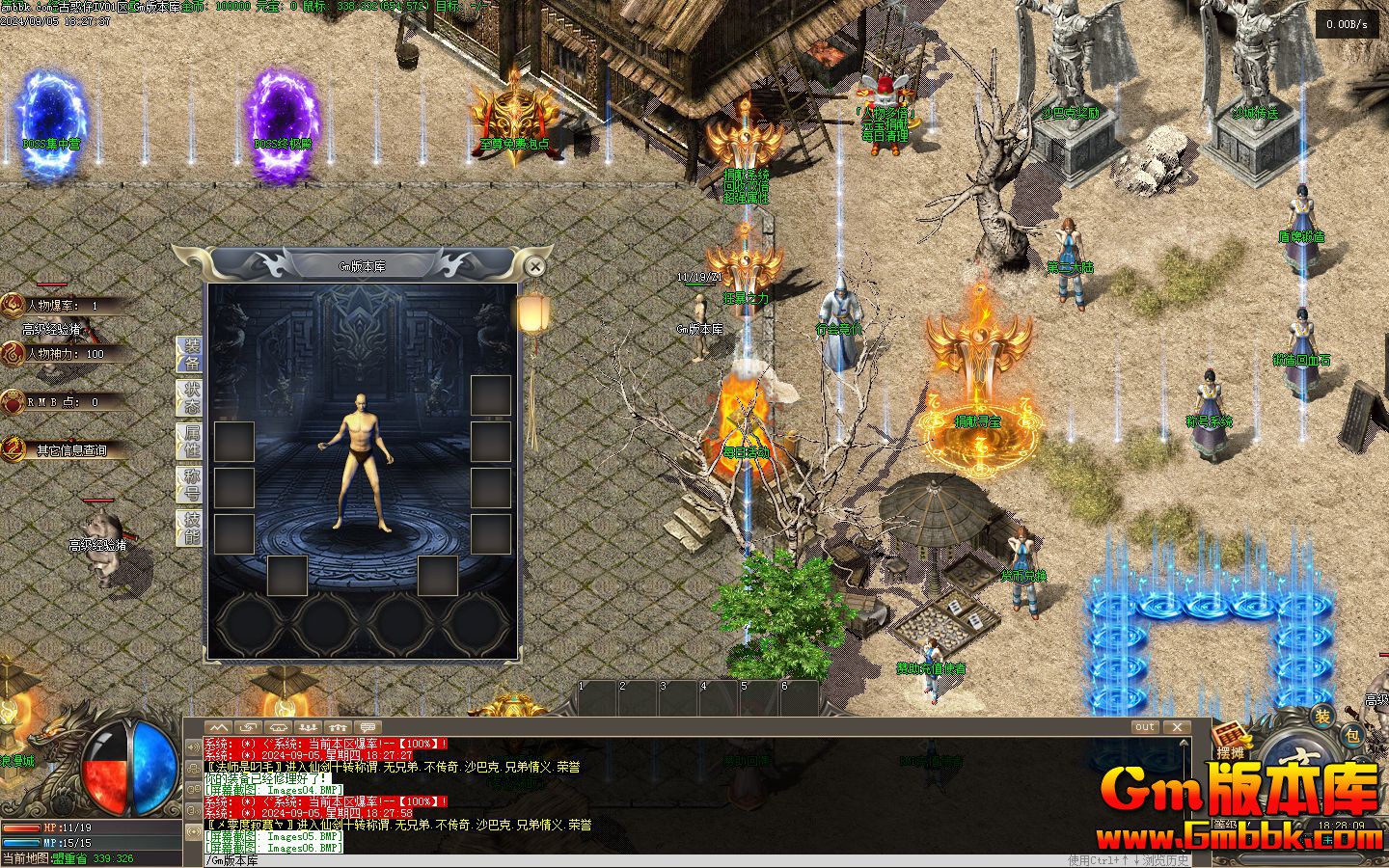Click the 人物爆率 drop rate entry
Image resolution: width=1389 pixels, height=868 pixels.
point(63,306)
